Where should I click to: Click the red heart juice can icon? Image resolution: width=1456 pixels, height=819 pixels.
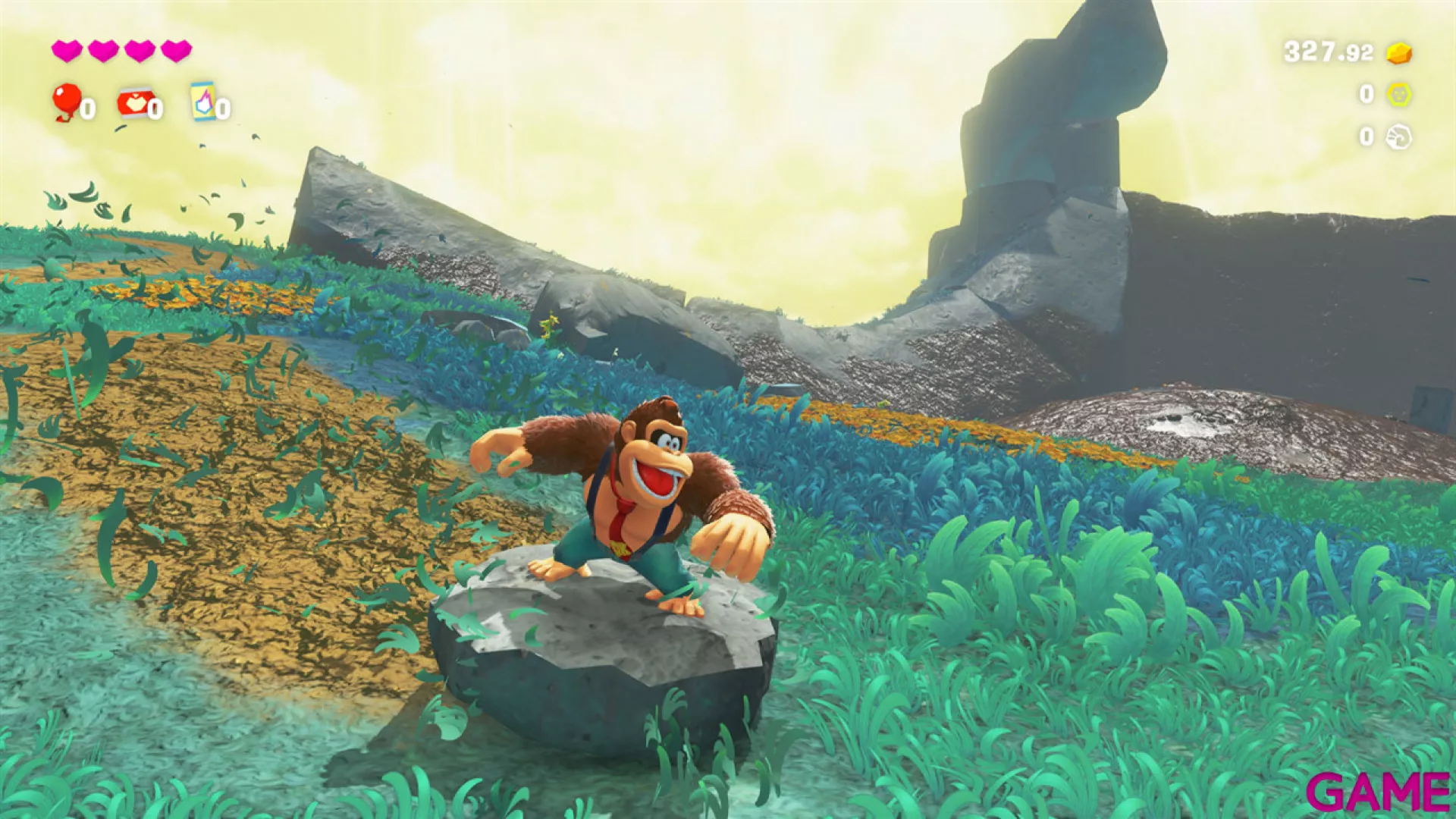135,103
